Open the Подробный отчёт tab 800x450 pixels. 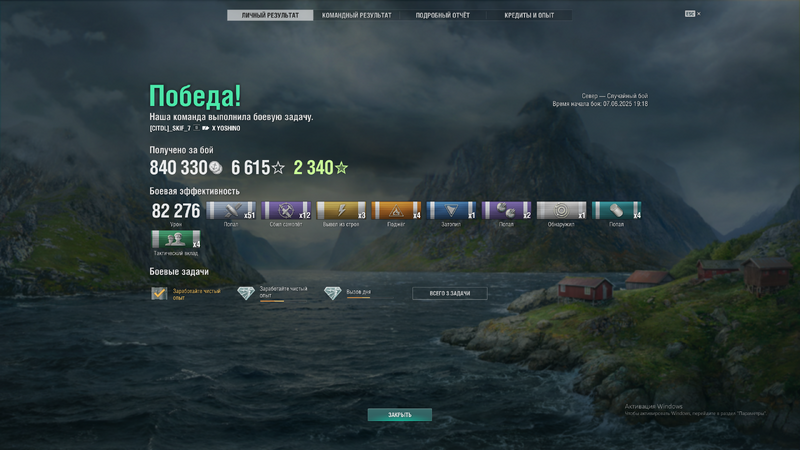pyautogui.click(x=444, y=16)
